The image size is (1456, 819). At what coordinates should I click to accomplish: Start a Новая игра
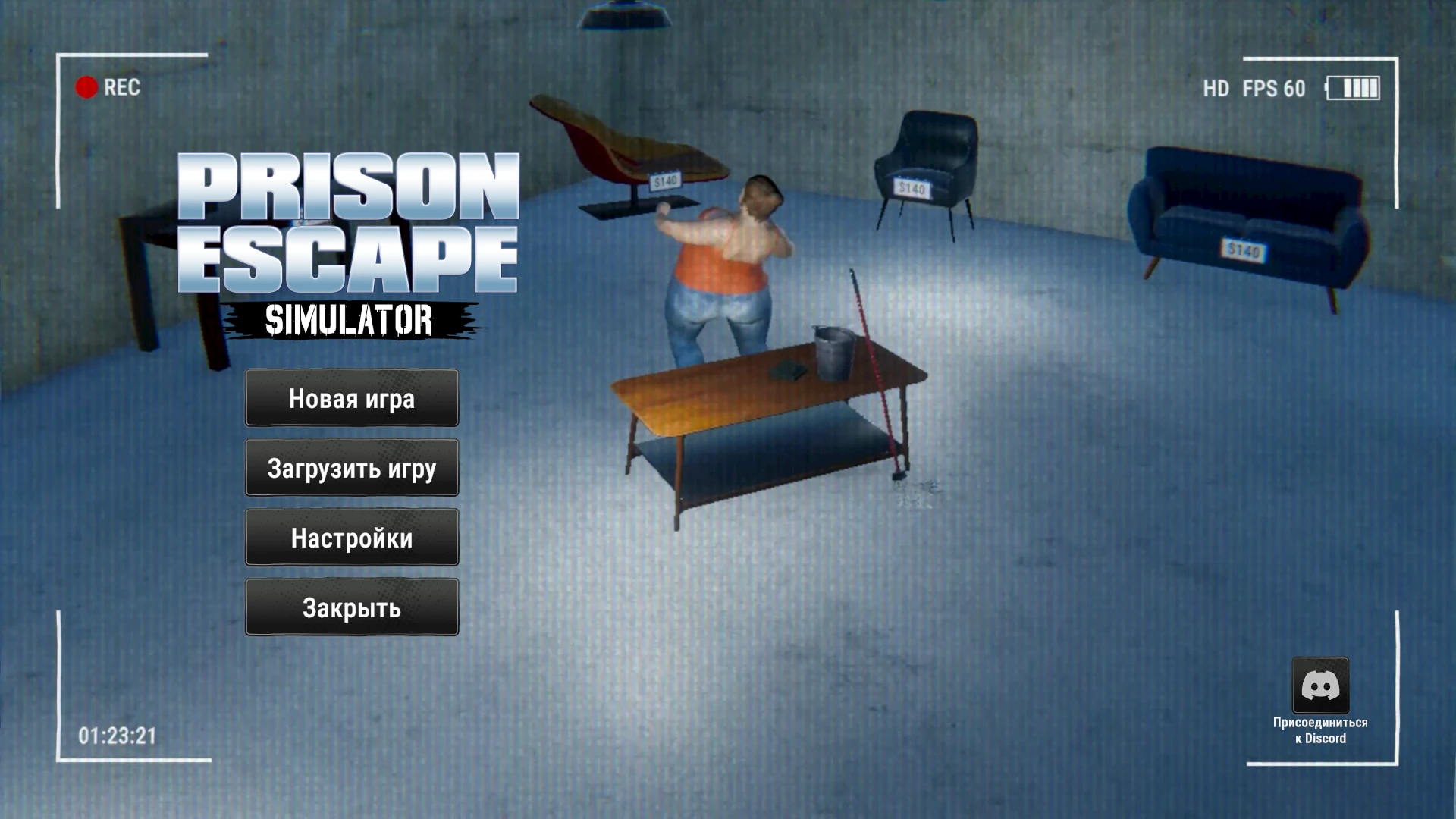click(351, 398)
